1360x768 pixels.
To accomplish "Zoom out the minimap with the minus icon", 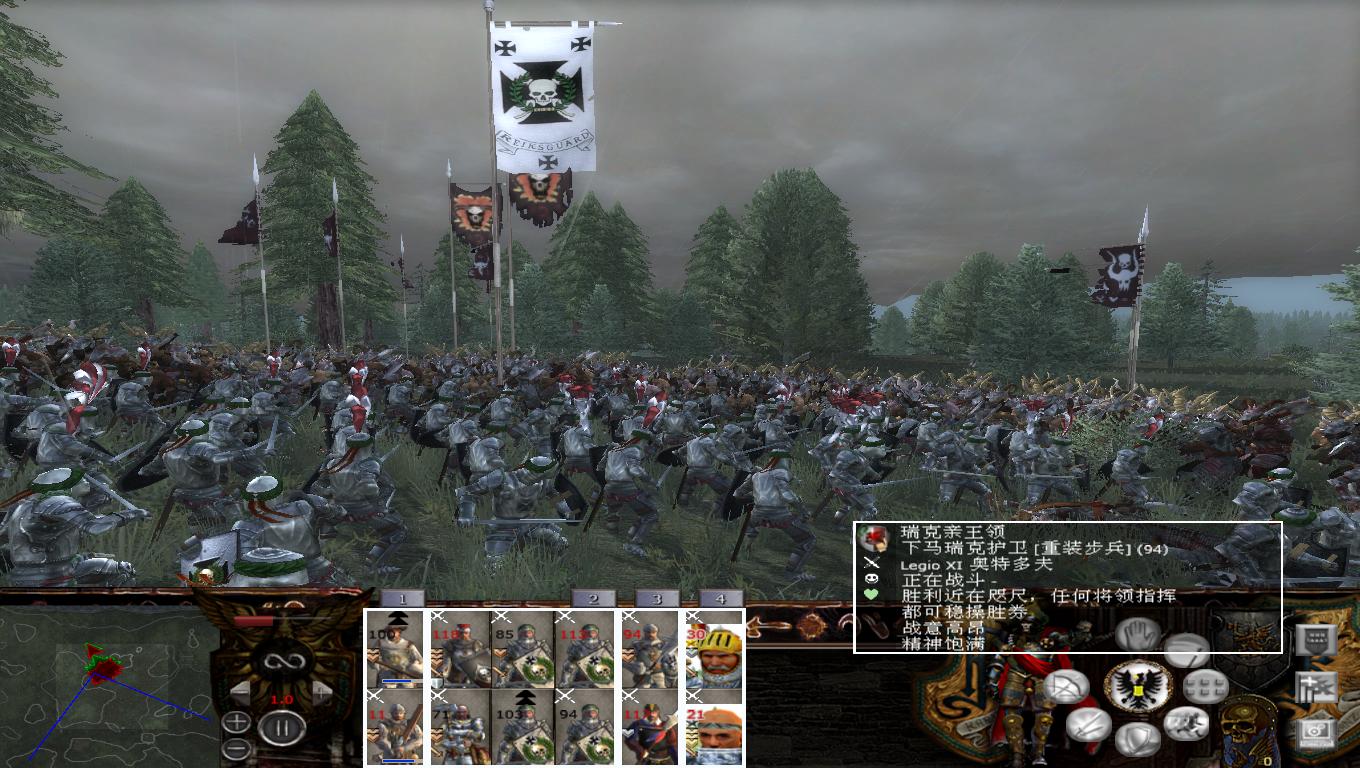I will (236, 748).
